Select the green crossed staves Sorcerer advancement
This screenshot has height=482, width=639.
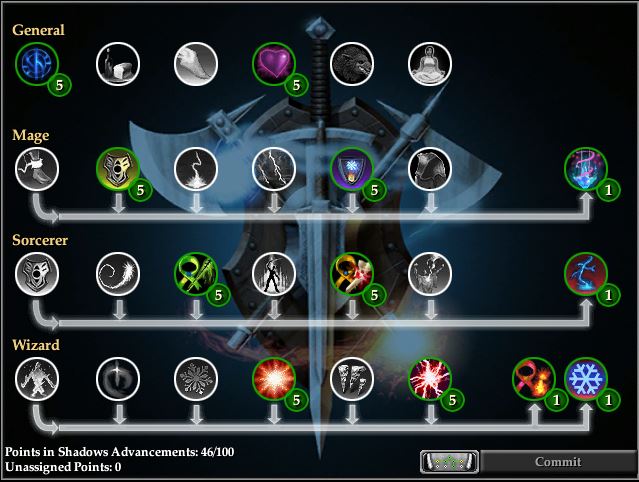(194, 272)
